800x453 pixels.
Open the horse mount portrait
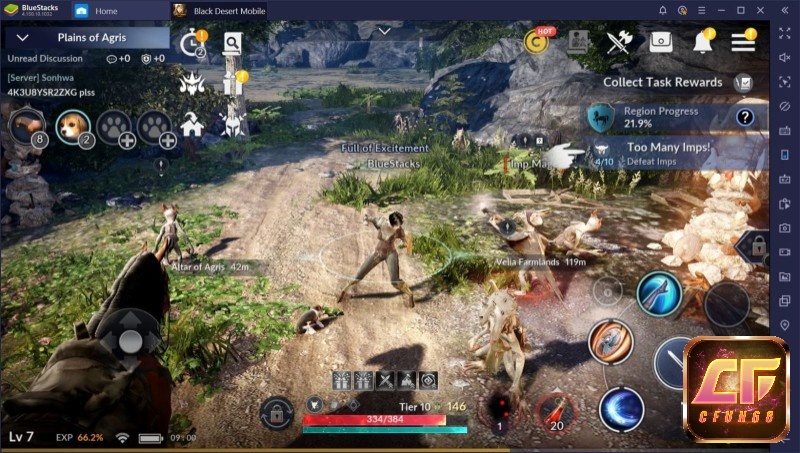point(27,126)
